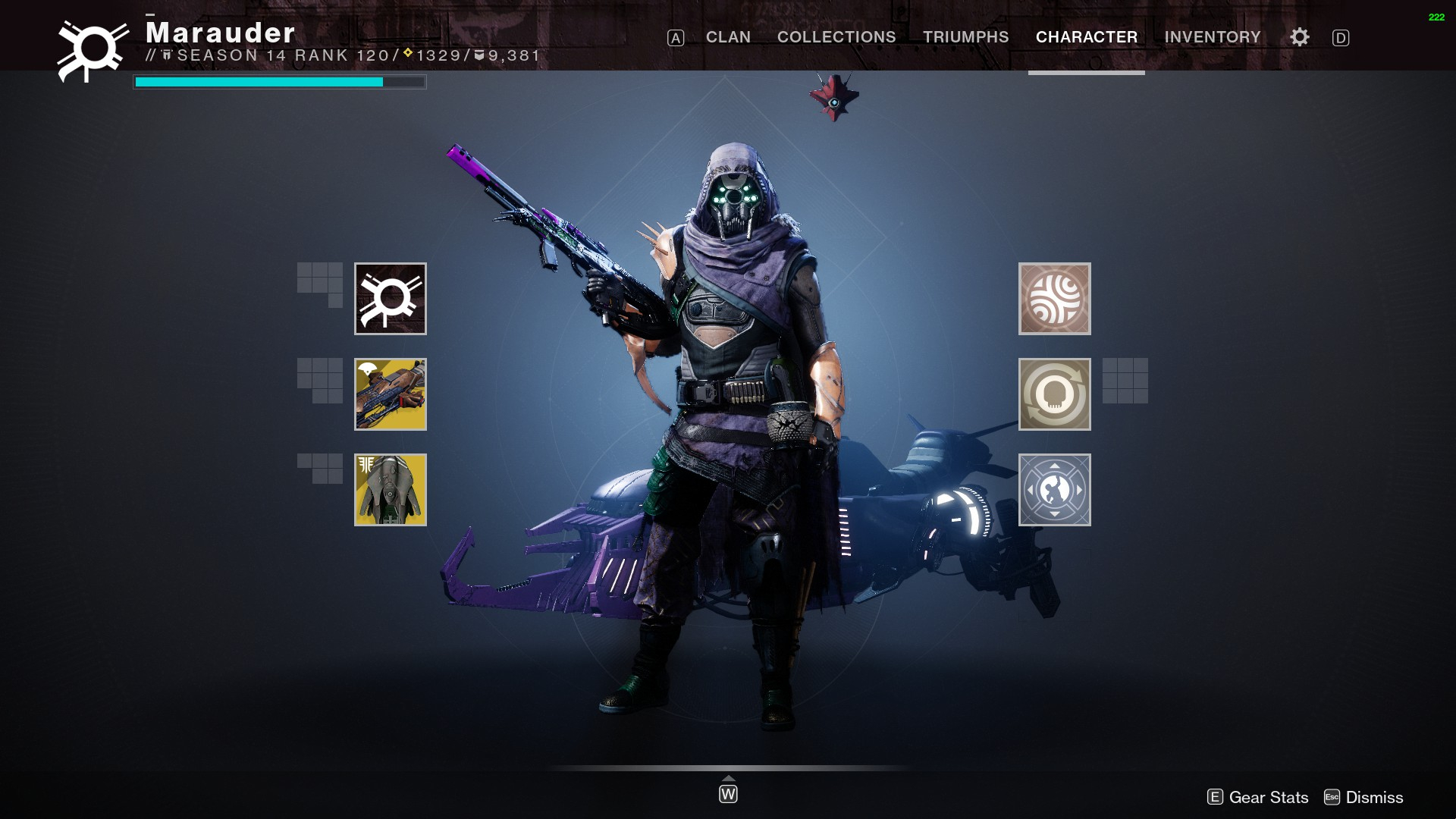
Task: Open the circular clan banner slot
Action: 1054,490
